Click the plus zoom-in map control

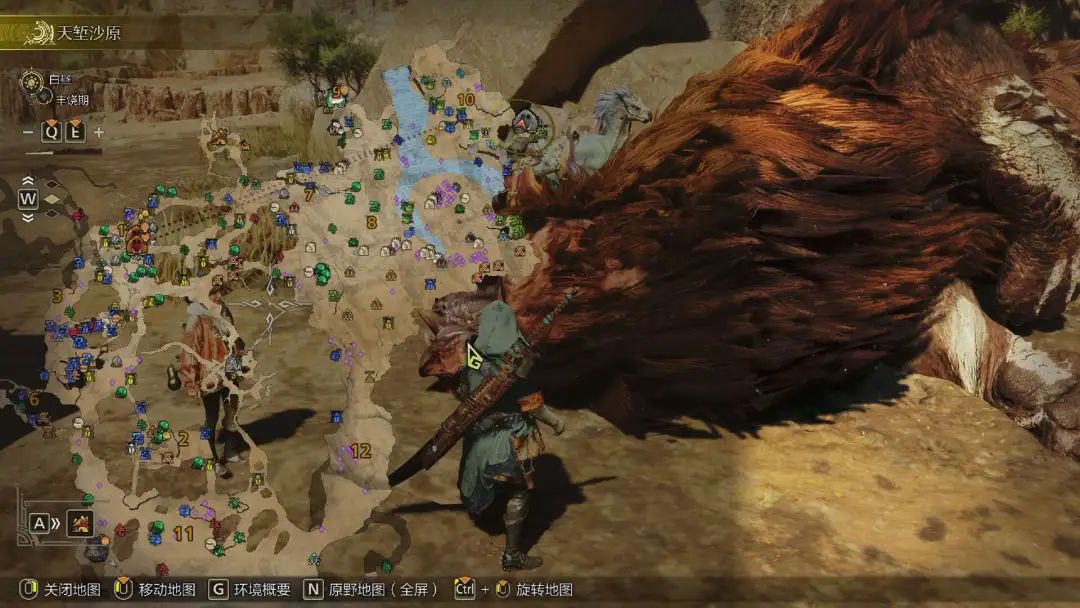pyautogui.click(x=99, y=132)
